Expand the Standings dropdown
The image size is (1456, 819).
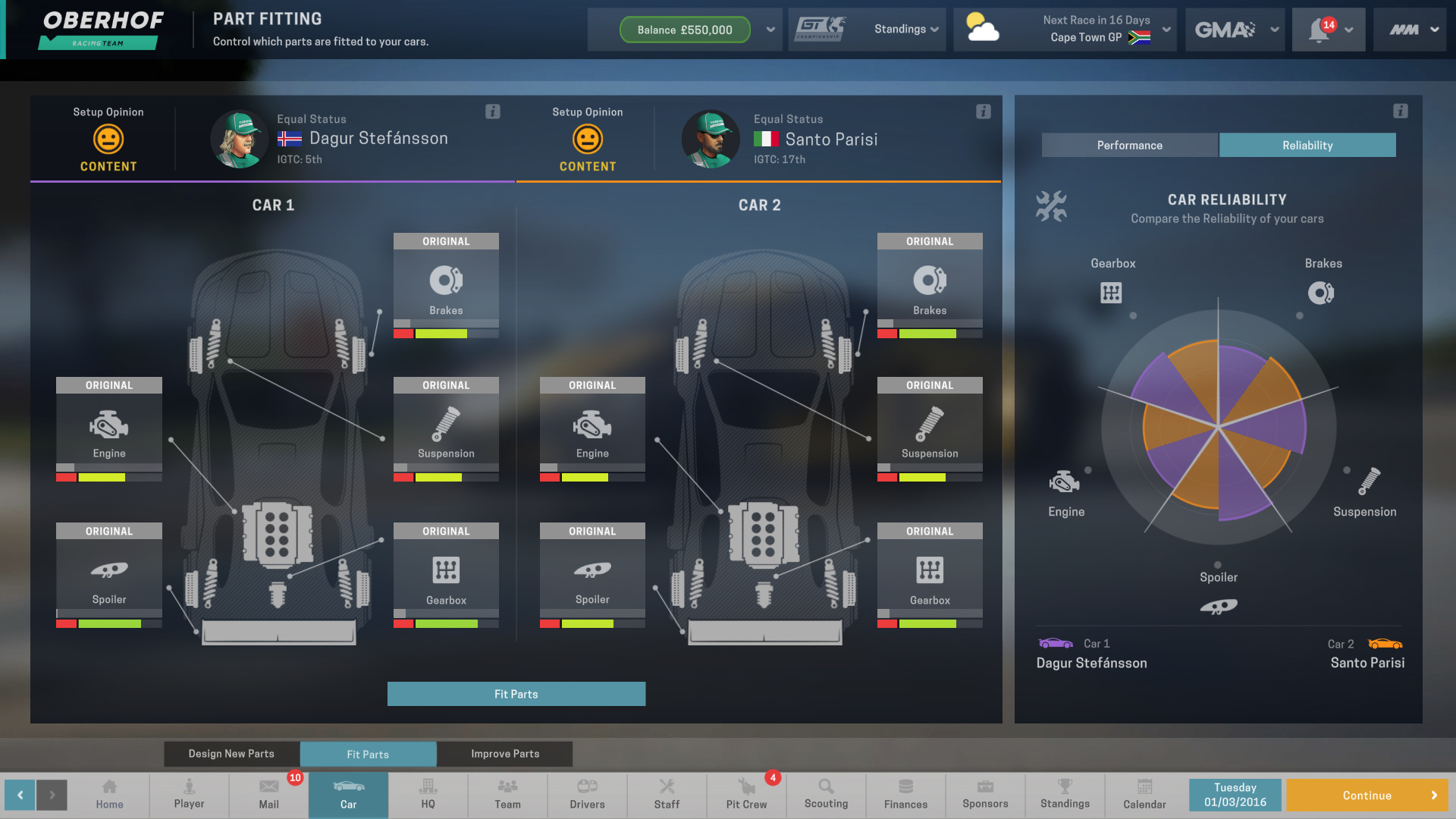[x=905, y=30]
